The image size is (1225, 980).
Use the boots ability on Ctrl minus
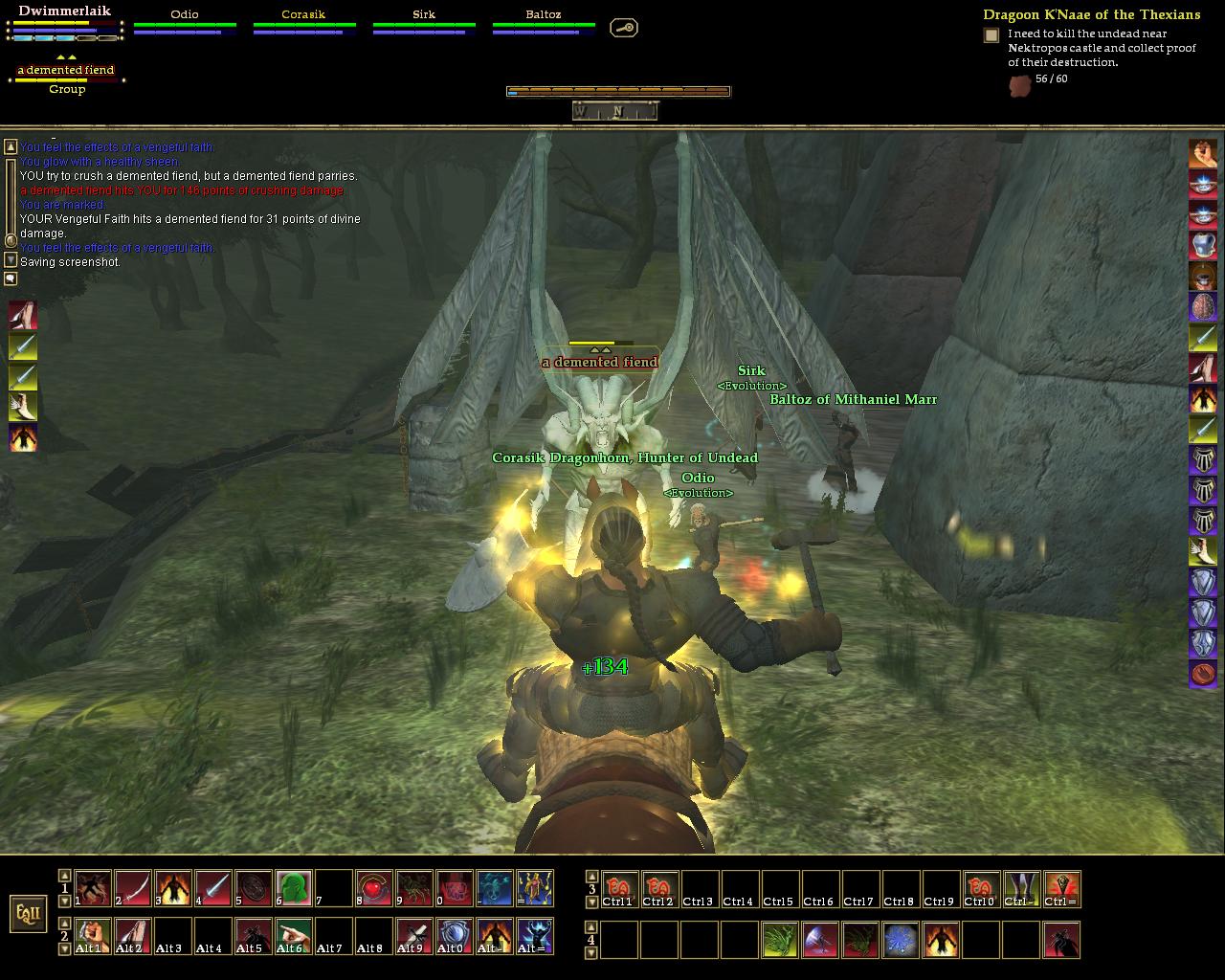coord(1021,888)
